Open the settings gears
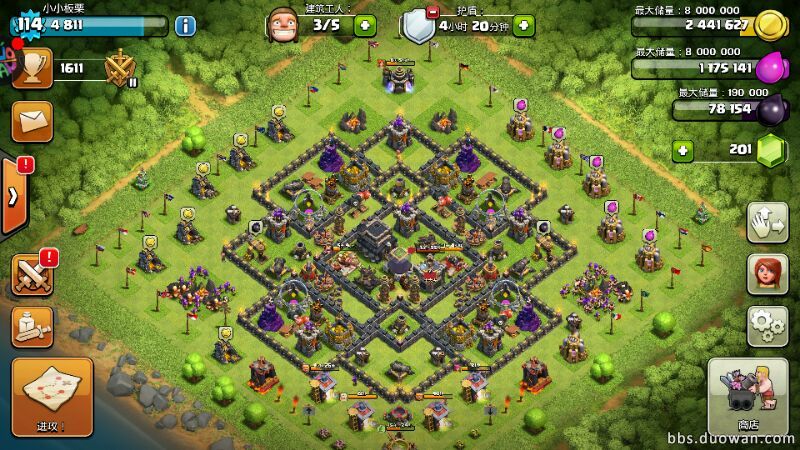The width and height of the screenshot is (800, 450). 767,326
